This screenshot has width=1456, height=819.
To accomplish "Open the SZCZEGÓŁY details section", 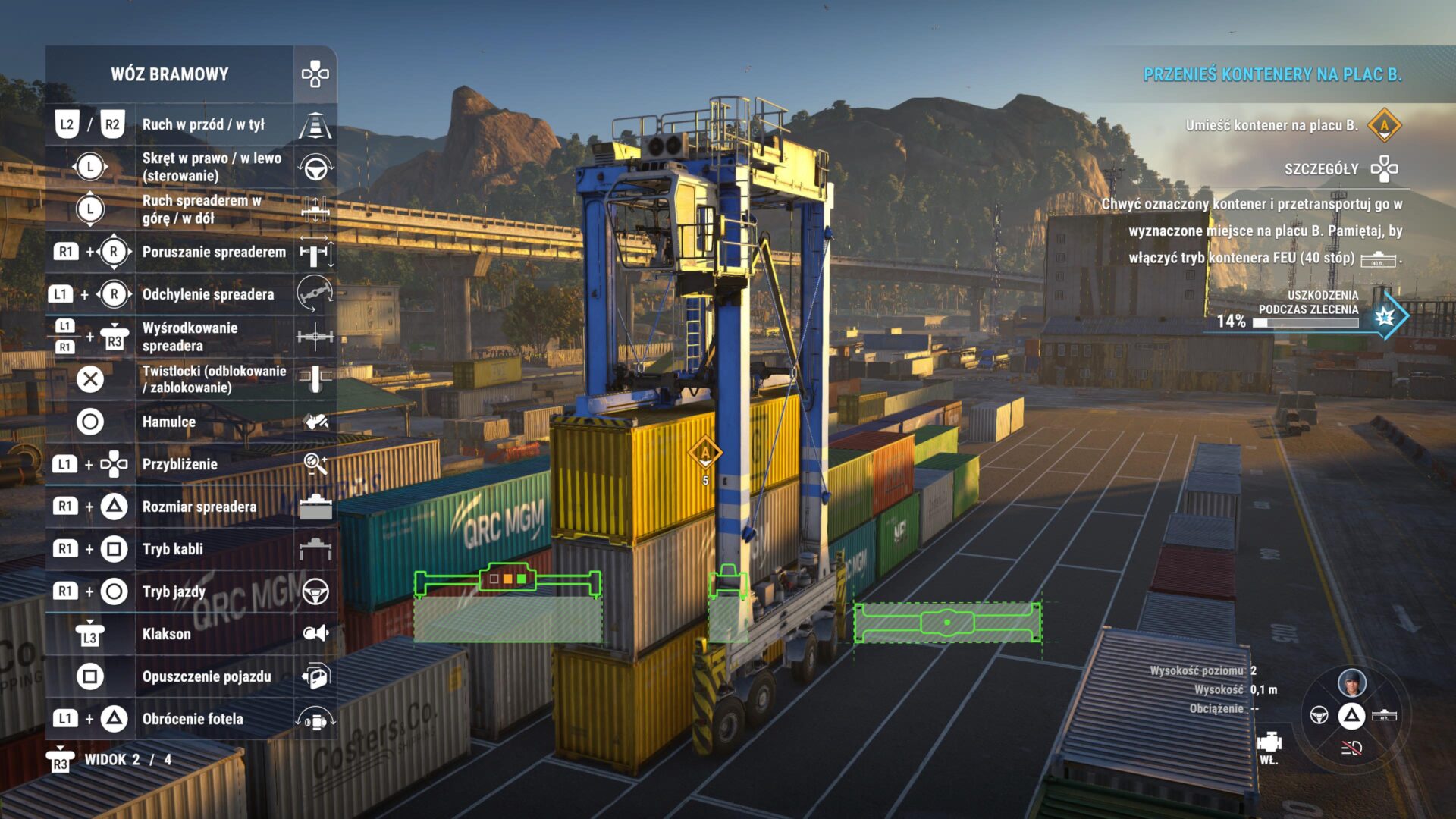I will [1321, 169].
